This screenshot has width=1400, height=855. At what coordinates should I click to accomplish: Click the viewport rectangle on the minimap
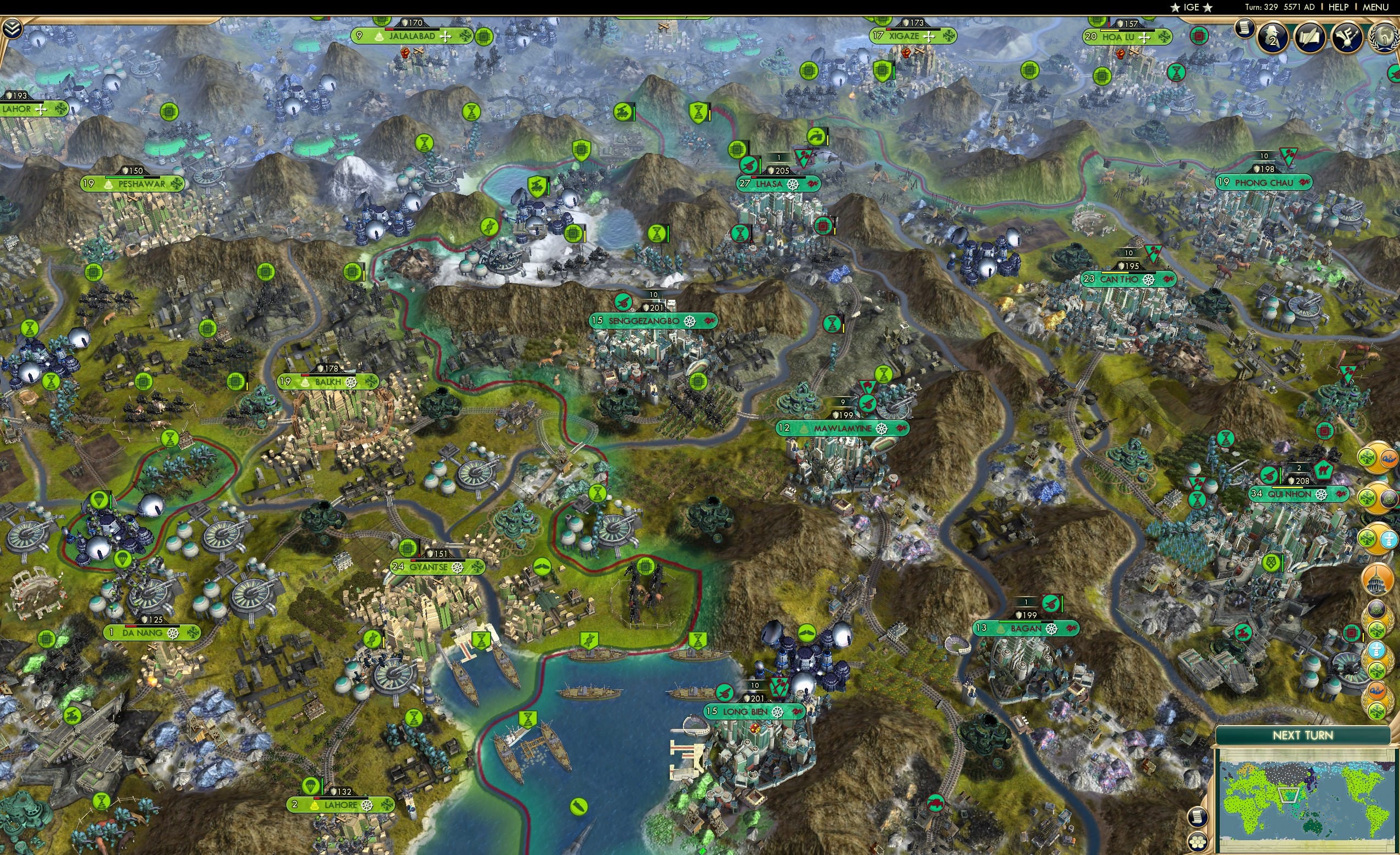(x=1289, y=794)
